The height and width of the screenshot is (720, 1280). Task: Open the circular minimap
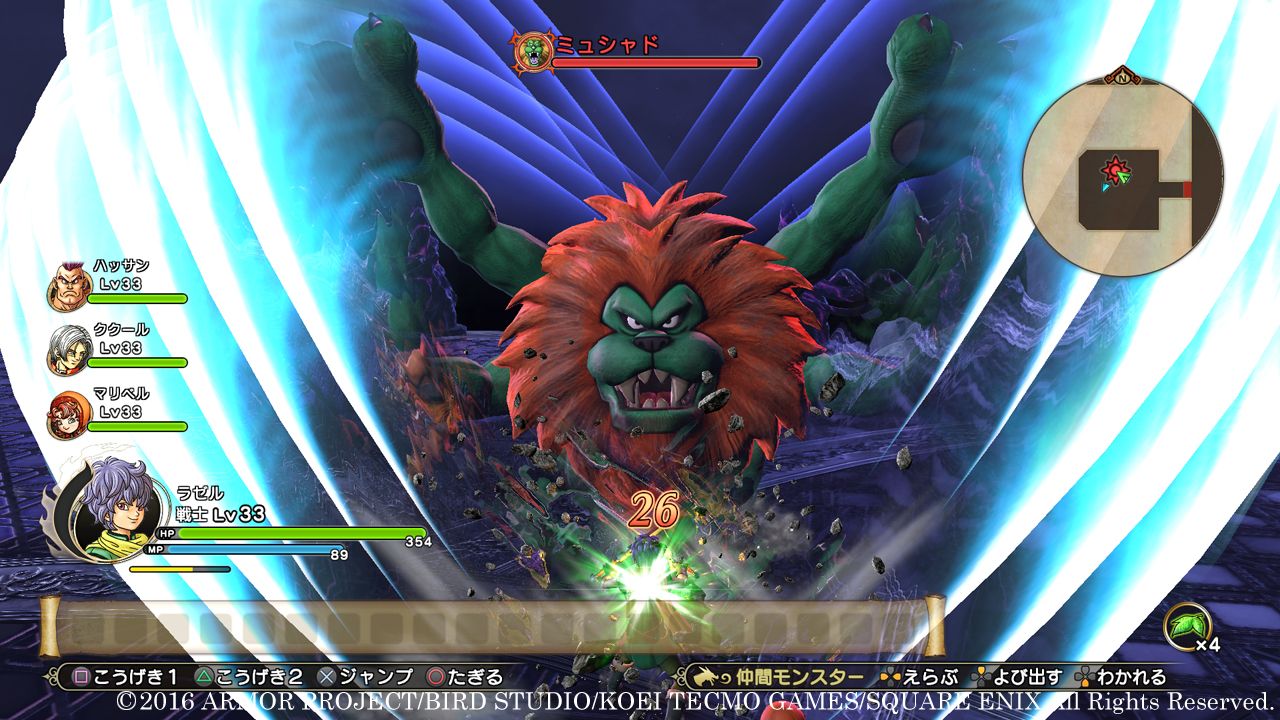(x=1123, y=177)
